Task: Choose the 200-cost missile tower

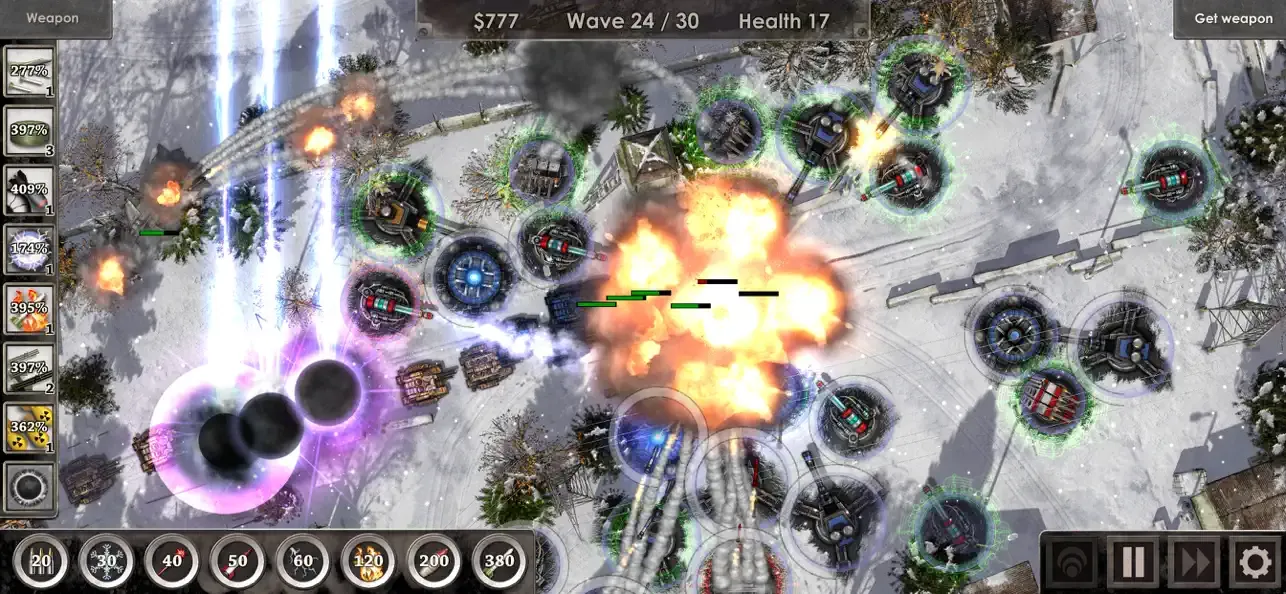Action: [434, 562]
